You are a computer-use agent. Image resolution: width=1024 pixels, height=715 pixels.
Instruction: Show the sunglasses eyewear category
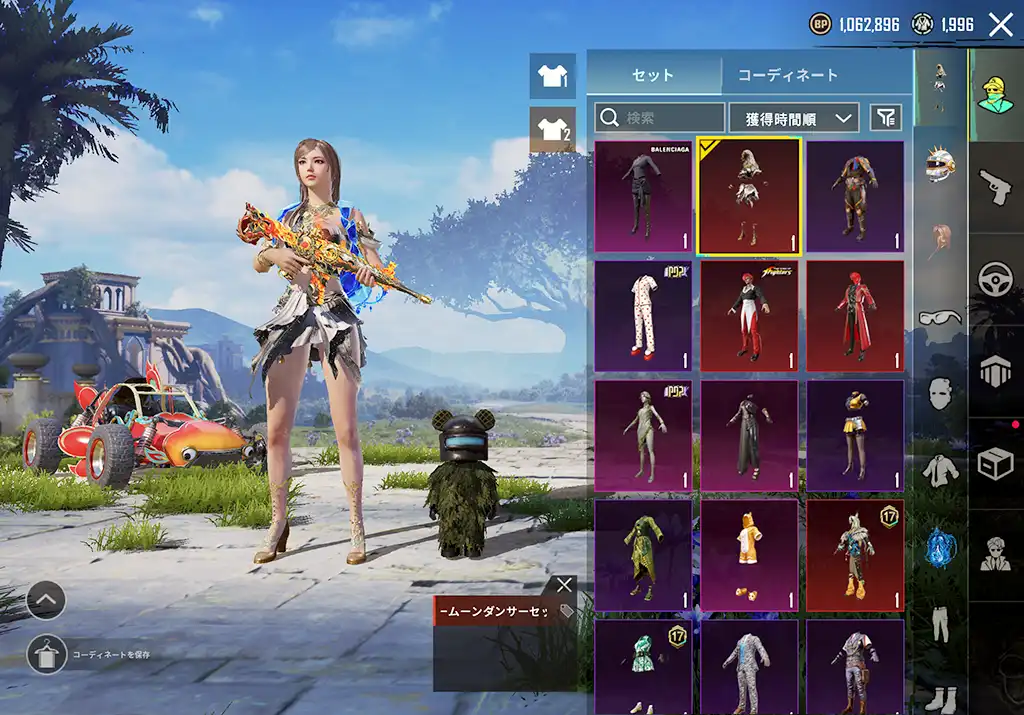point(939,318)
